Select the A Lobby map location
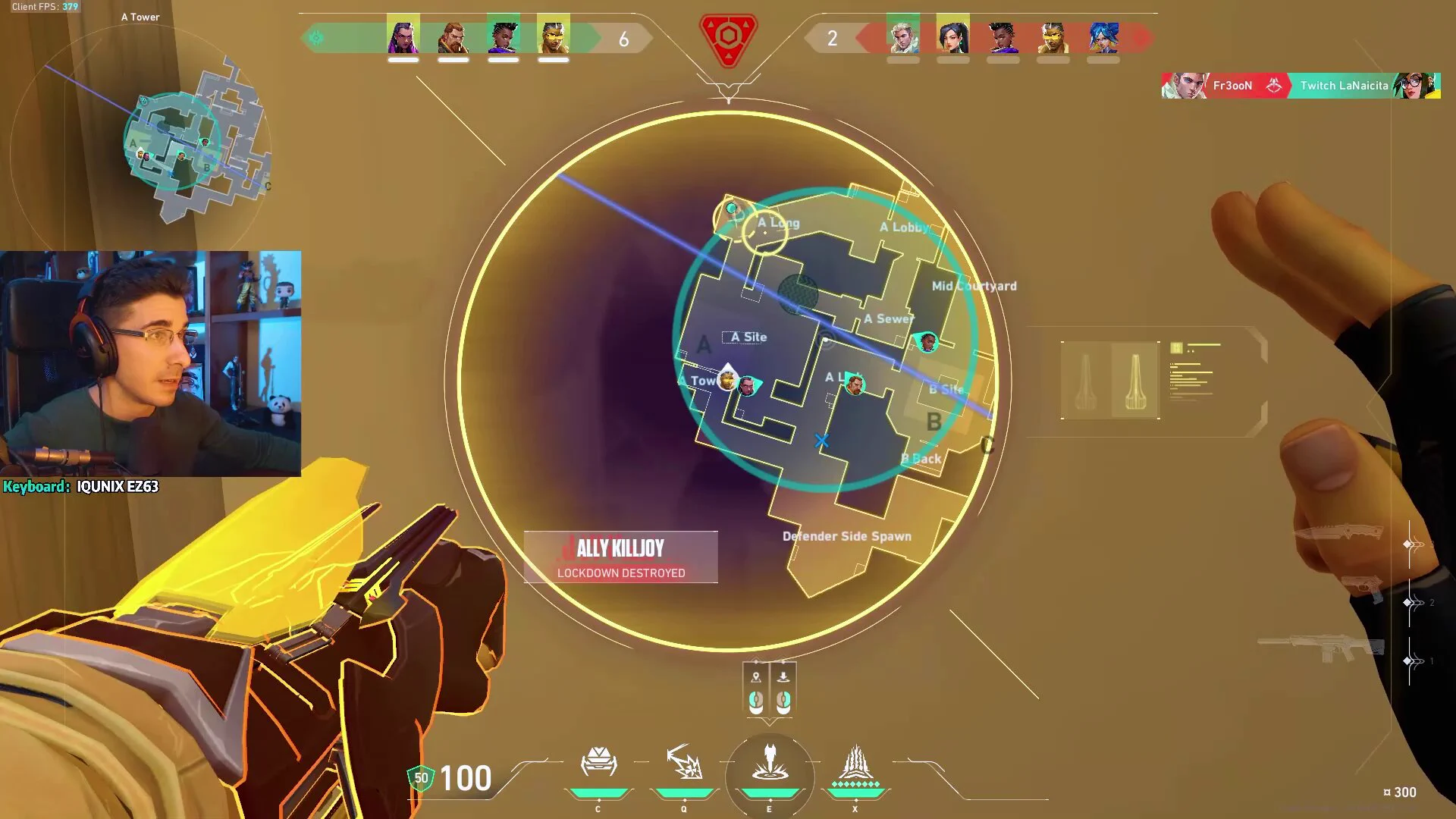 tap(904, 227)
